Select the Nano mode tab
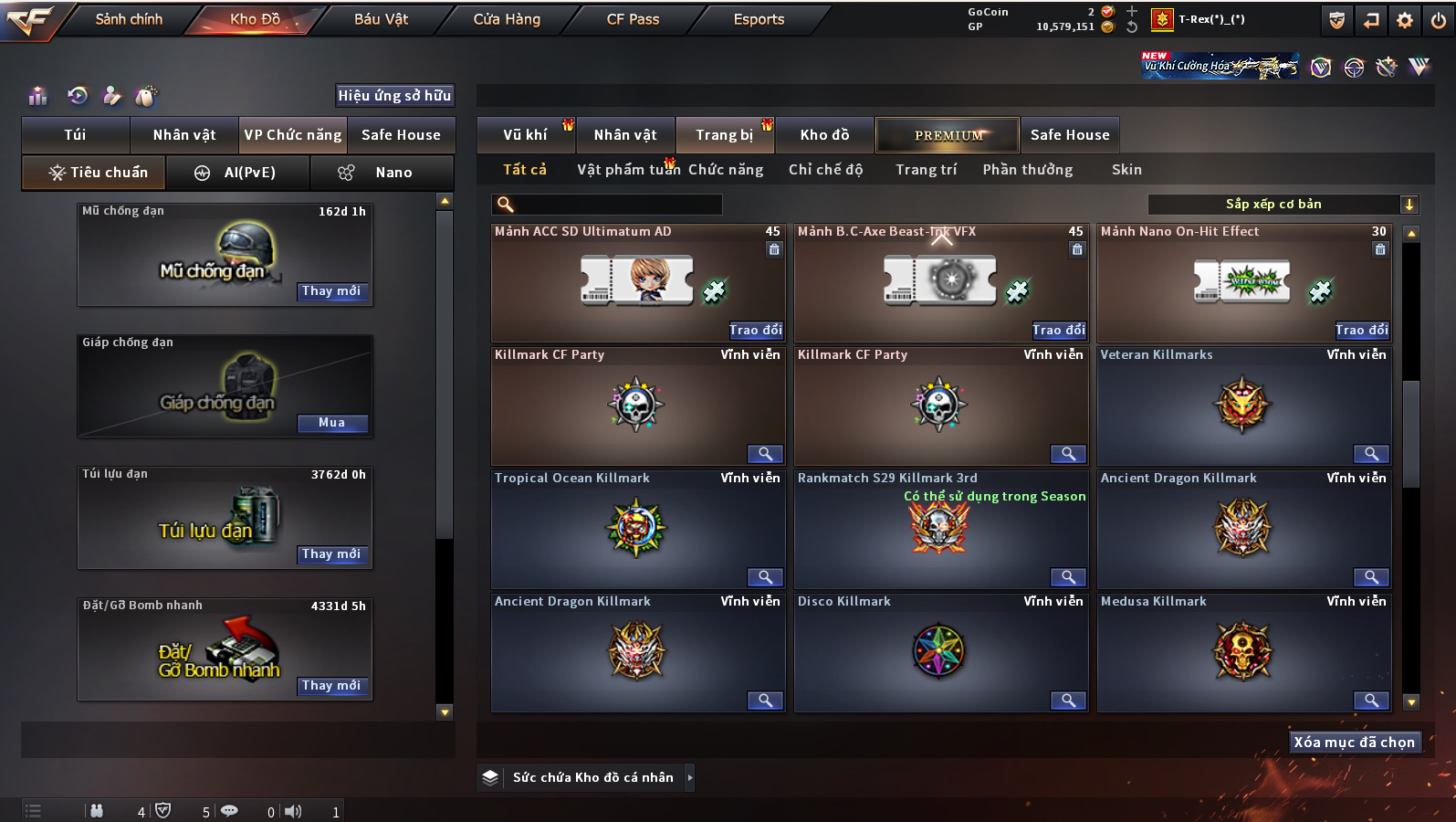 point(382,173)
